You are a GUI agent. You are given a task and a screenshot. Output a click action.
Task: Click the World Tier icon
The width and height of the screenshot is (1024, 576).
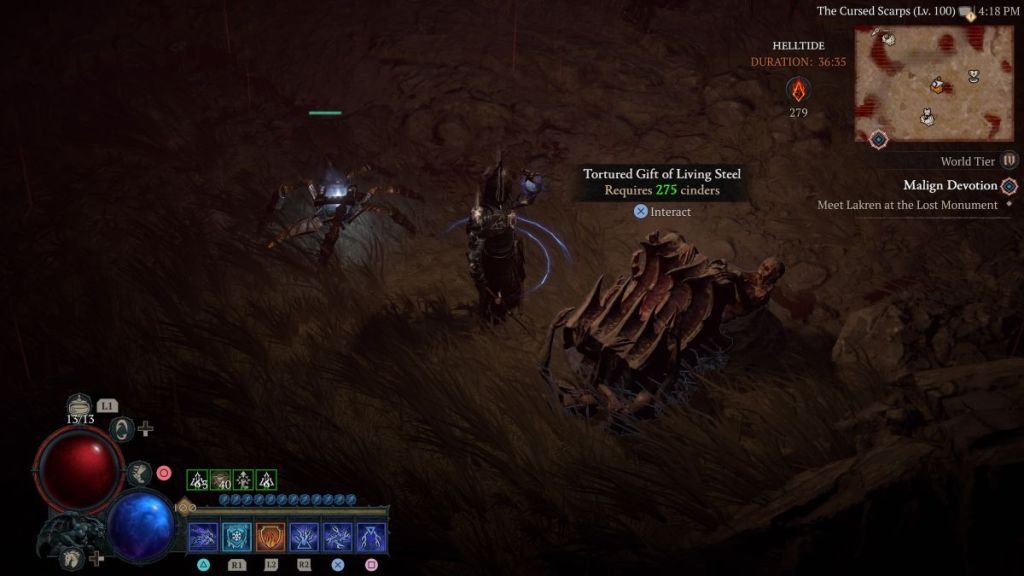pyautogui.click(x=1009, y=160)
